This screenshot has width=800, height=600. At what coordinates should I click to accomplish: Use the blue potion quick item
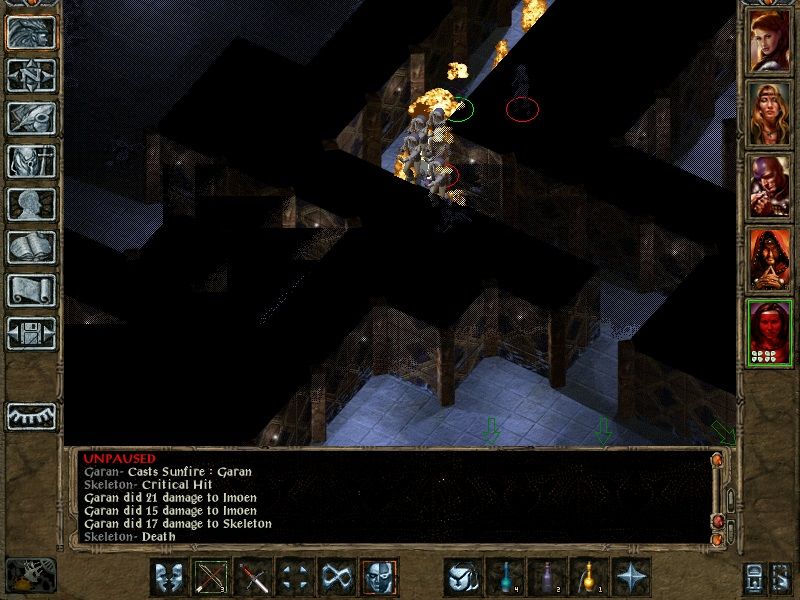(505, 578)
